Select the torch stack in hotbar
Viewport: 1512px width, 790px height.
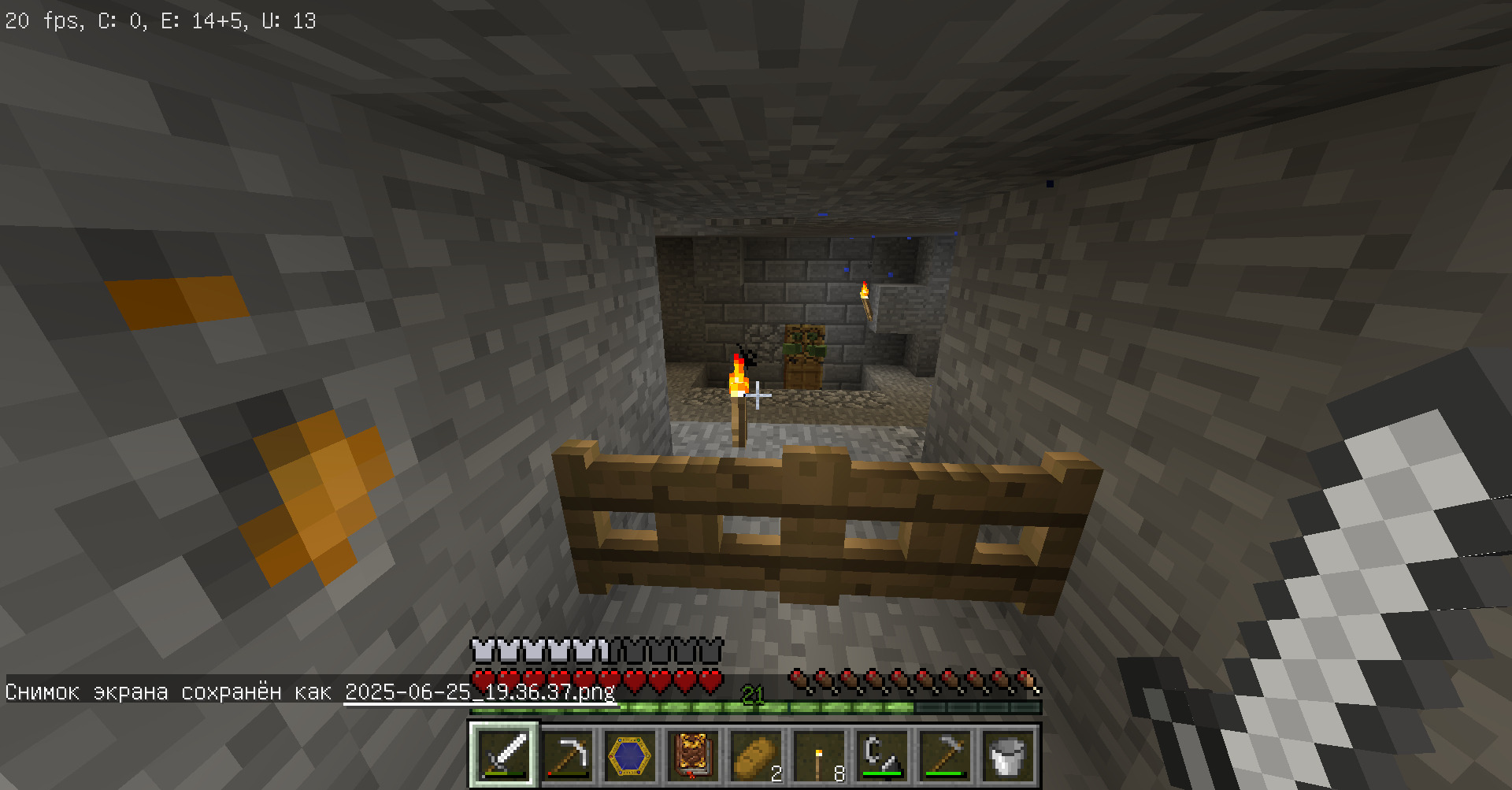(819, 755)
